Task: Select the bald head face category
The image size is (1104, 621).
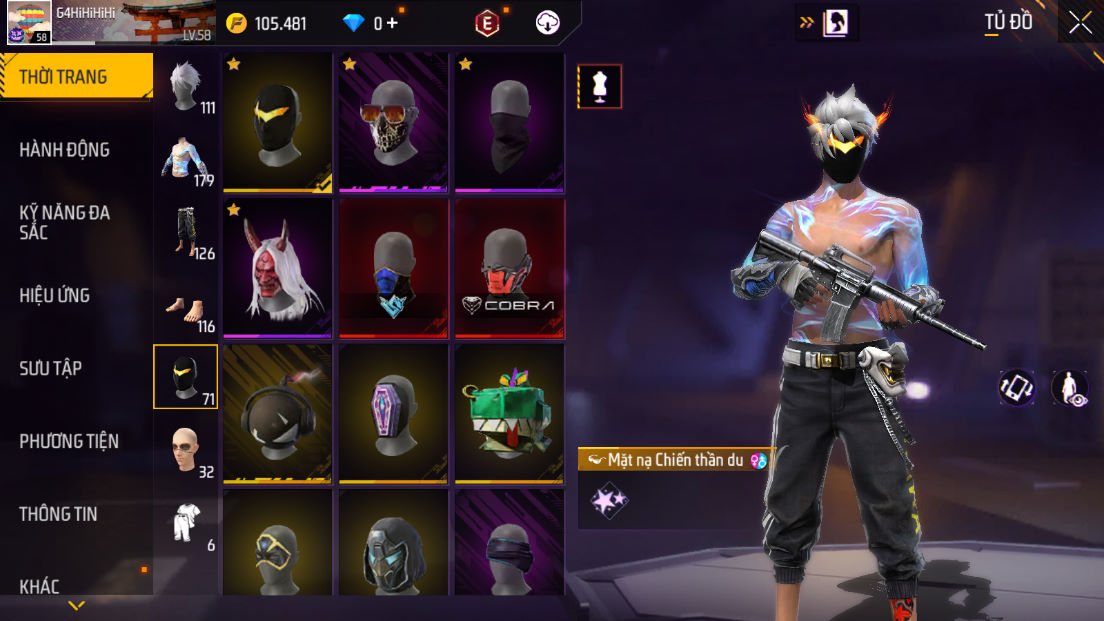Action: tap(186, 450)
